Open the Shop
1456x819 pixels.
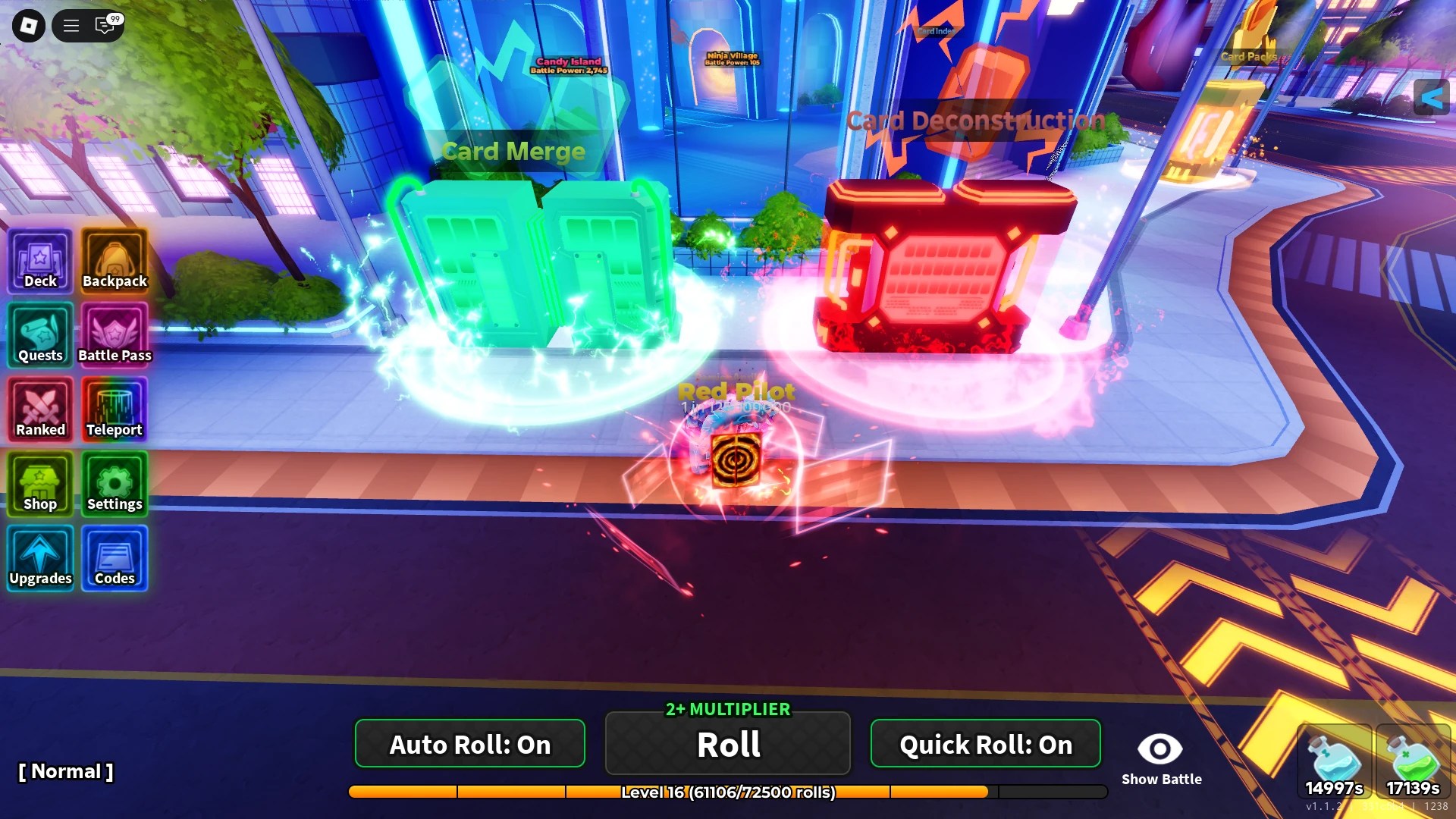39,484
